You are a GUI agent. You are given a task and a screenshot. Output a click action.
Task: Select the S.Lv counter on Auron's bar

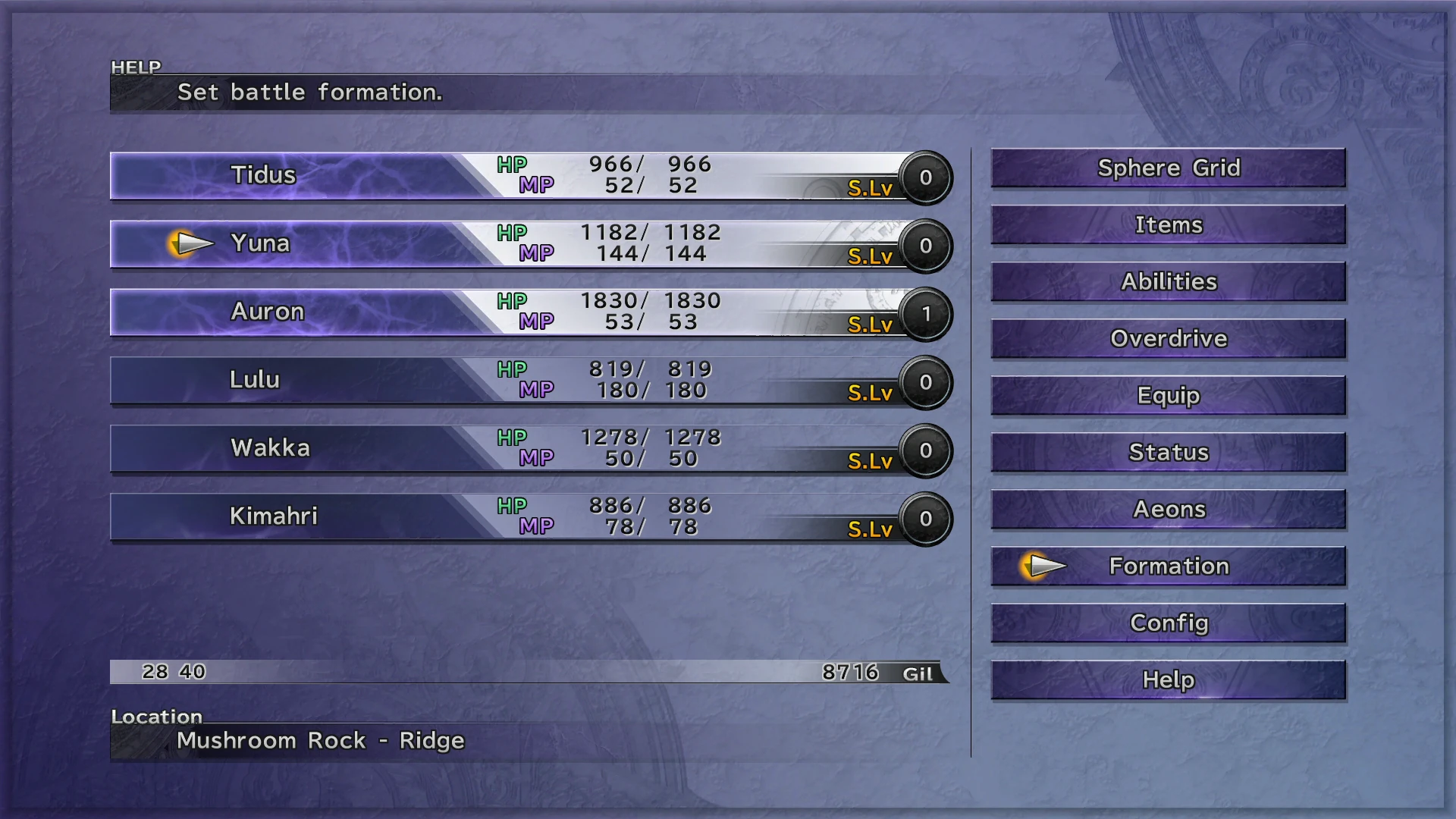coord(925,314)
